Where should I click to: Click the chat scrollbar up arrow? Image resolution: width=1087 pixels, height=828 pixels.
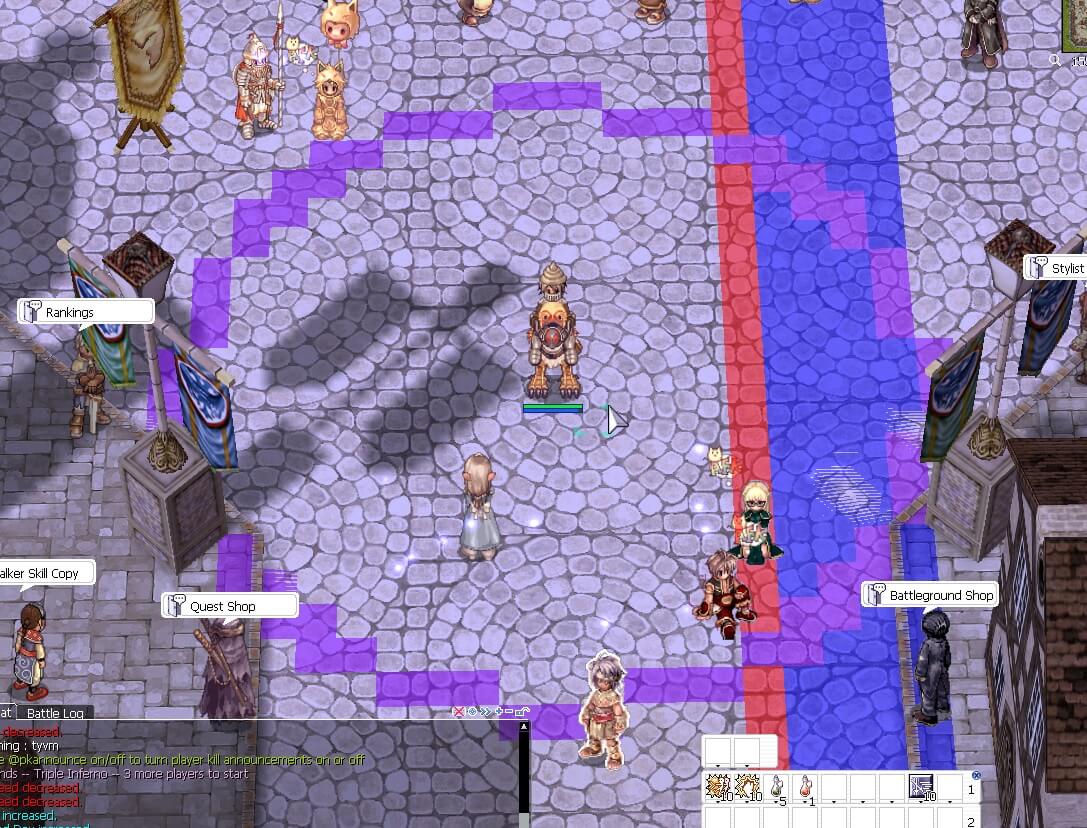(524, 727)
